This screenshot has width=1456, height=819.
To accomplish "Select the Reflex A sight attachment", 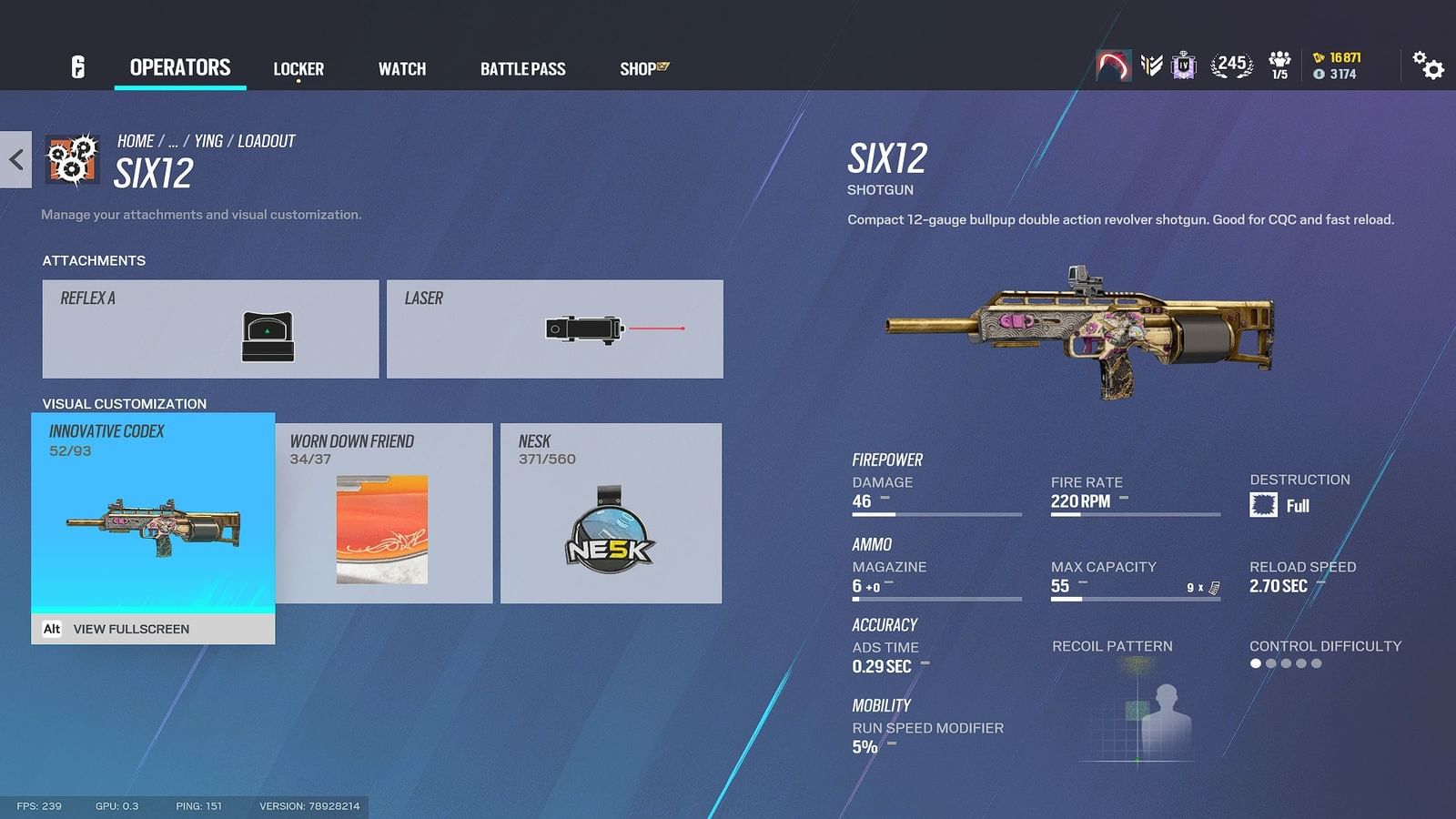I will (209, 328).
